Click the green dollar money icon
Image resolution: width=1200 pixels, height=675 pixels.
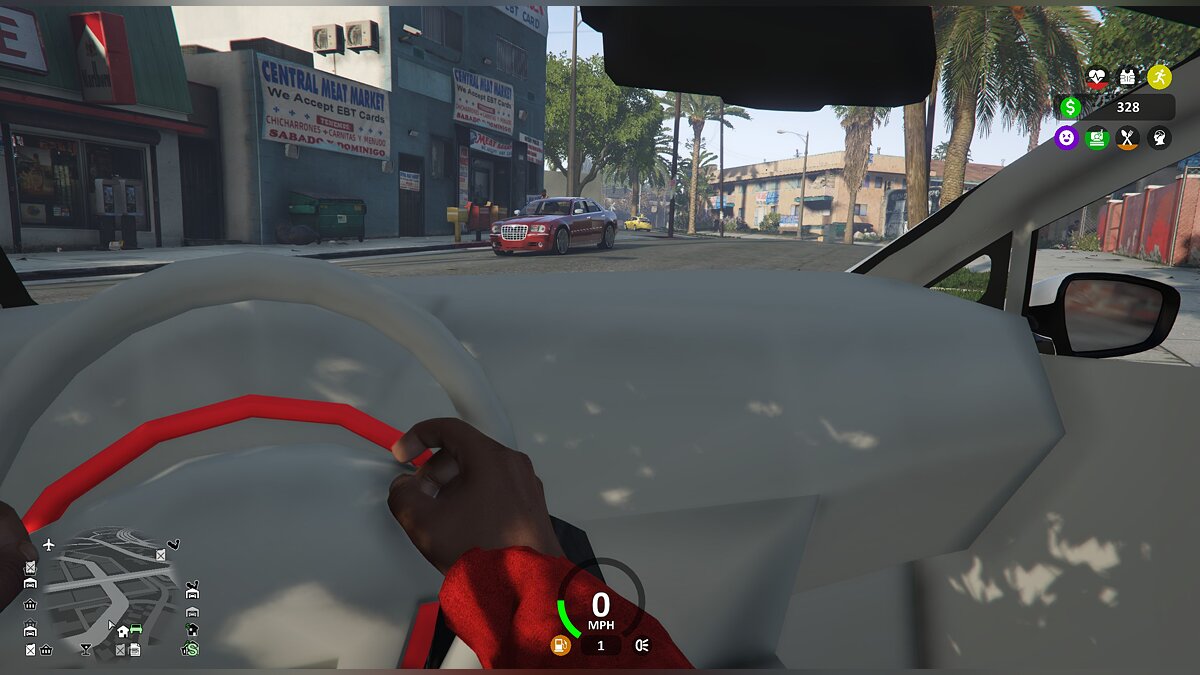click(1069, 107)
